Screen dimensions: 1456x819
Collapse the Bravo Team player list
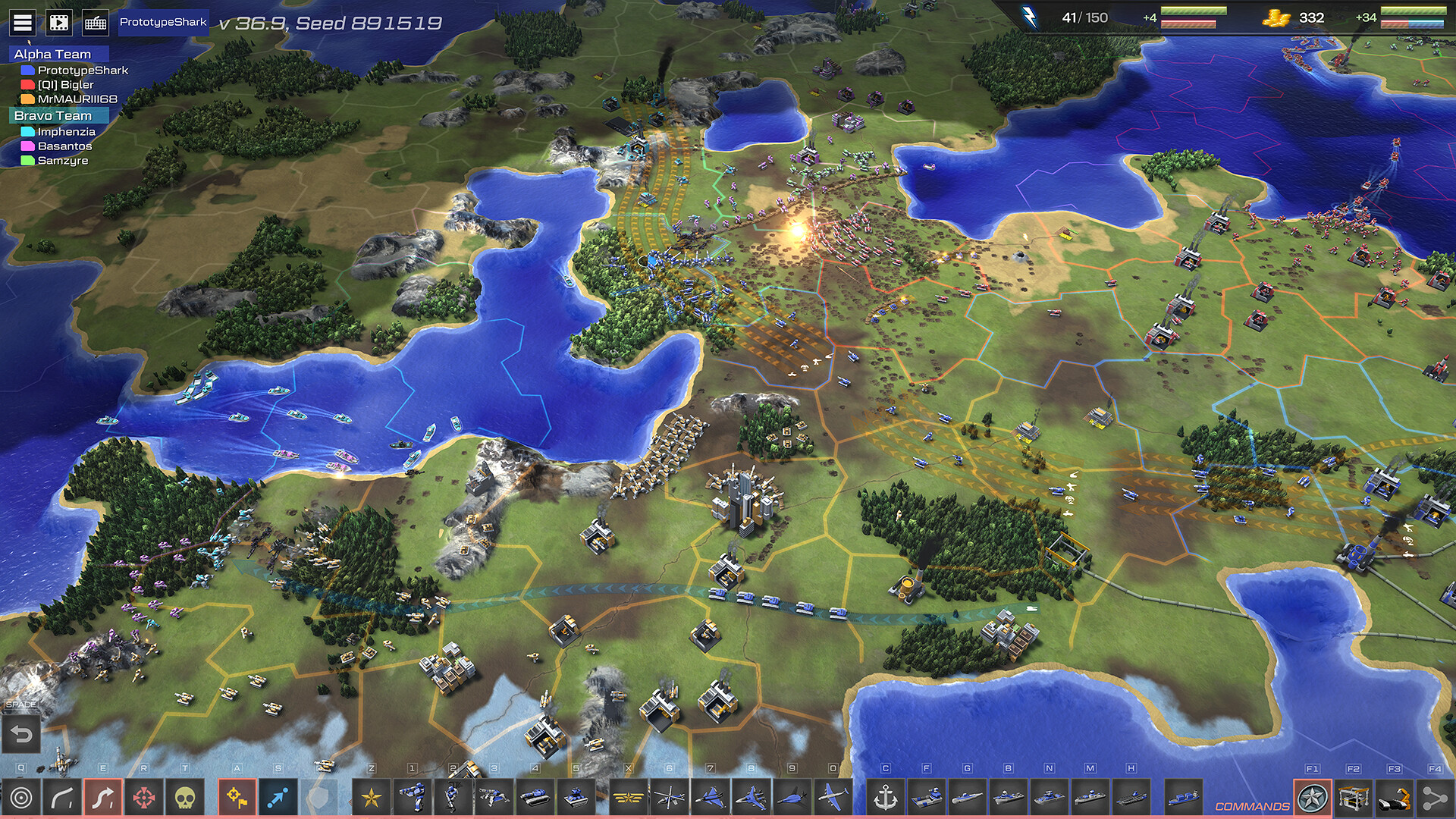pyautogui.click(x=53, y=116)
